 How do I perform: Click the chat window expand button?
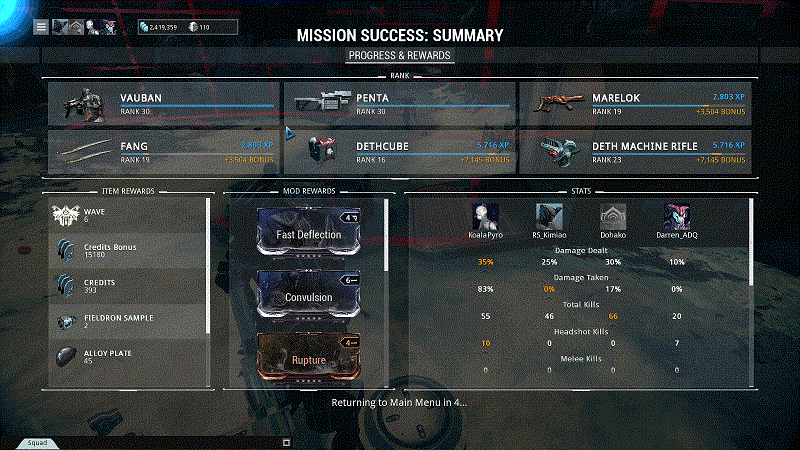(286, 441)
